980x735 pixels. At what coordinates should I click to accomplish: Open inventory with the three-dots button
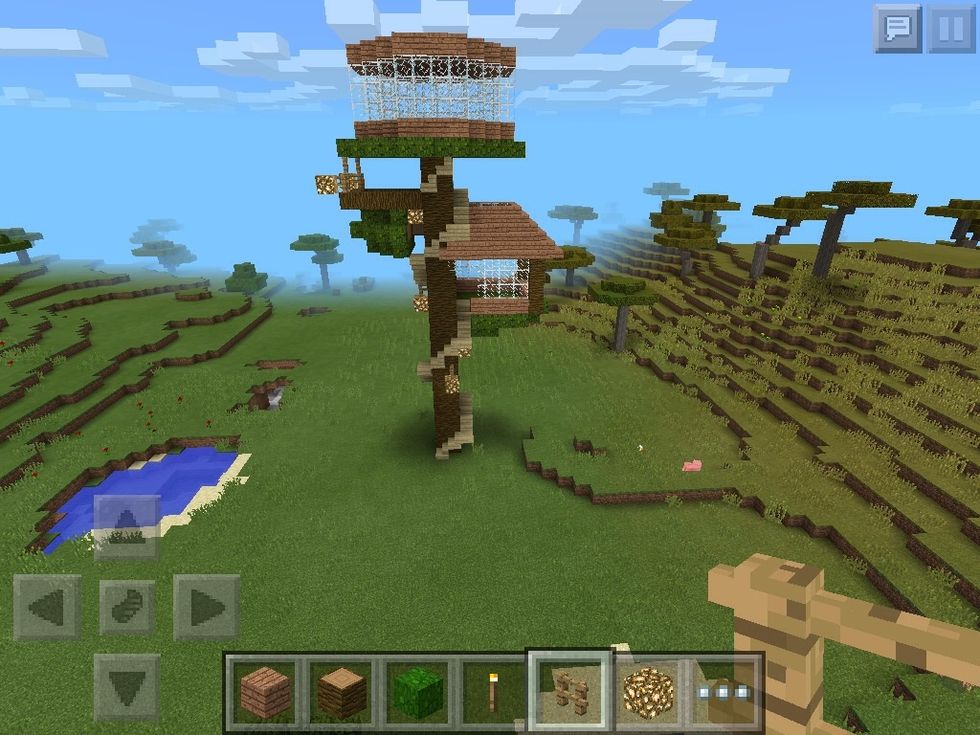(725, 691)
